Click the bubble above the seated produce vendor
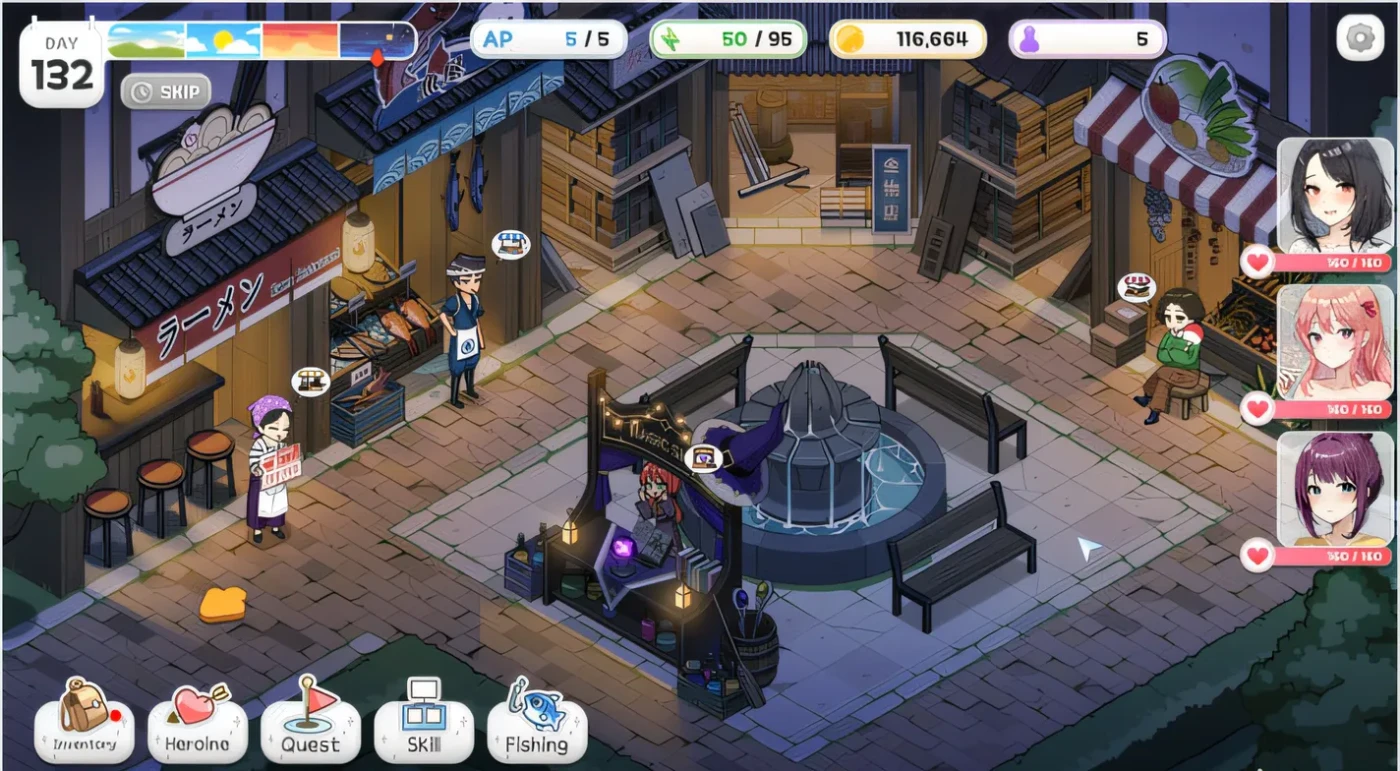Screen dimensions: 1400x771 [1136, 287]
